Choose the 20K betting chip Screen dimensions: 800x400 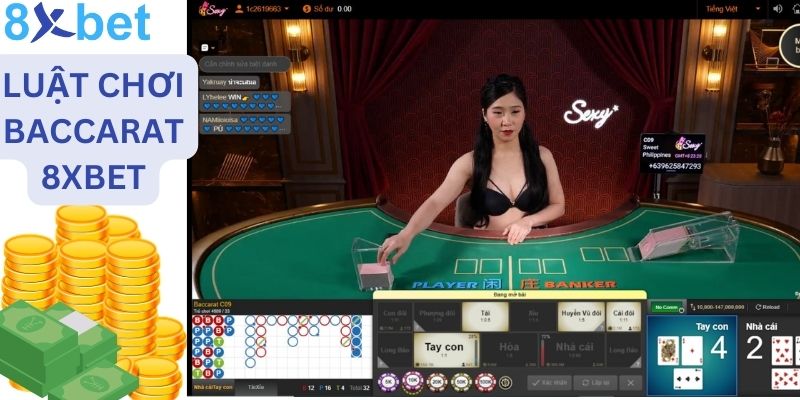pos(436,382)
